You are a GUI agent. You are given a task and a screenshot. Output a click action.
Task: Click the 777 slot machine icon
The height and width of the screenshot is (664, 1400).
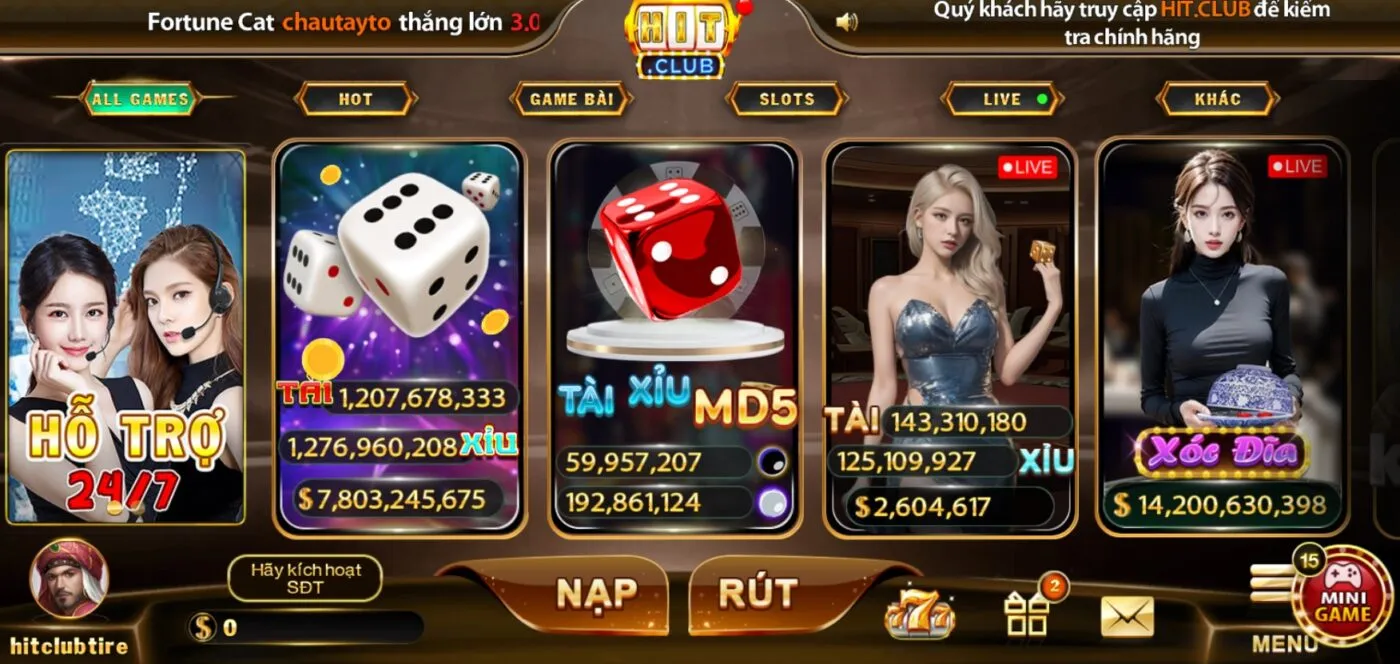coord(919,614)
